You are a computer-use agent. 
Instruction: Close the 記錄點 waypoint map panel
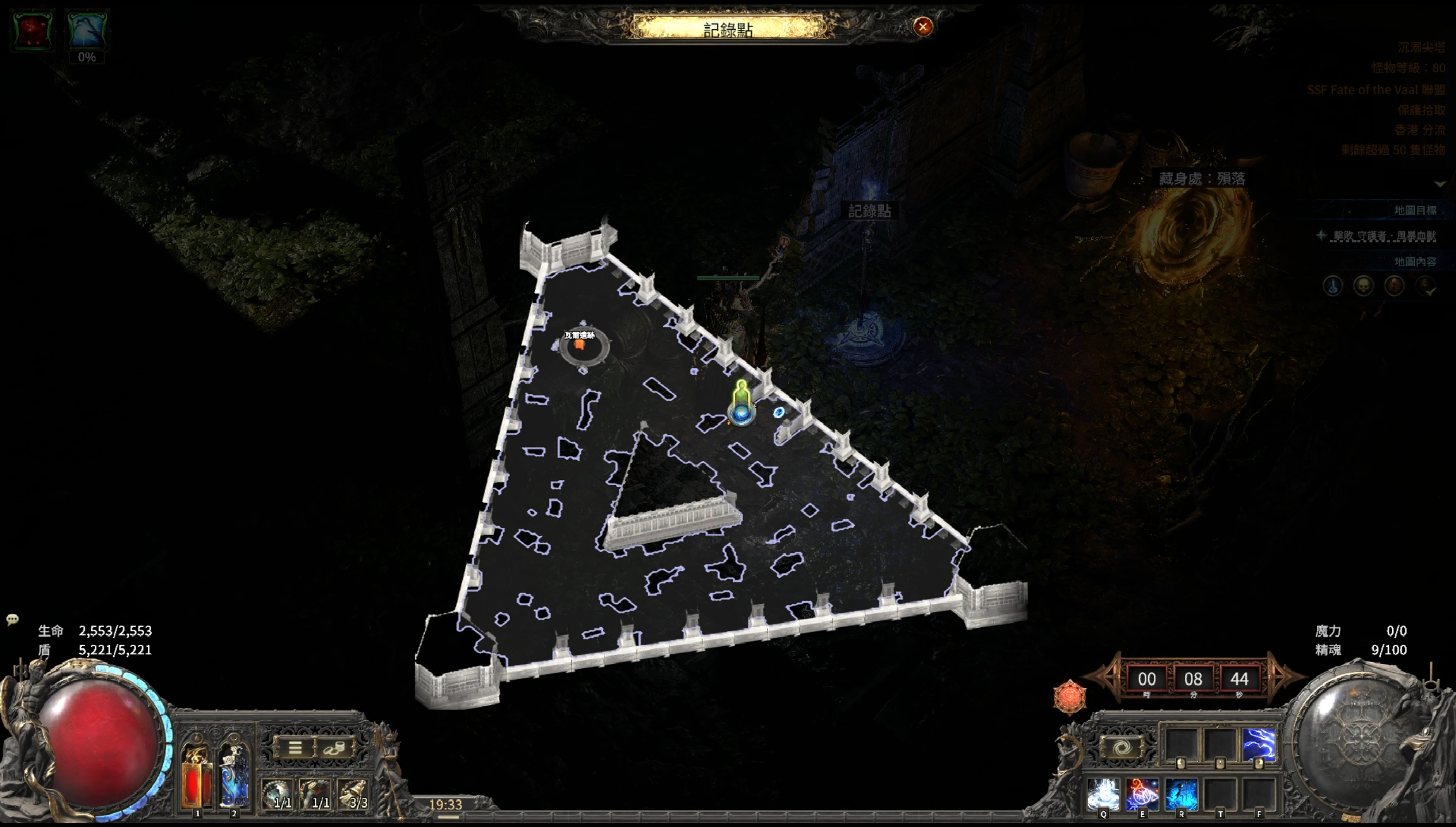923,27
